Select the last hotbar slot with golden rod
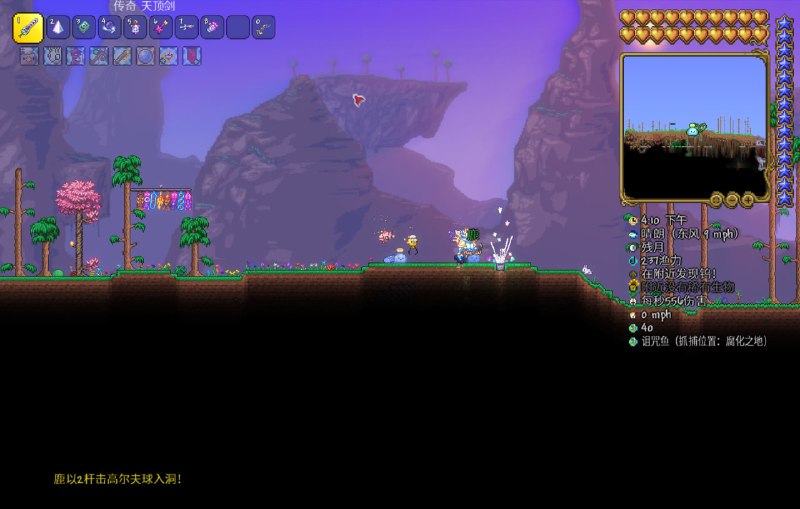 tap(263, 28)
